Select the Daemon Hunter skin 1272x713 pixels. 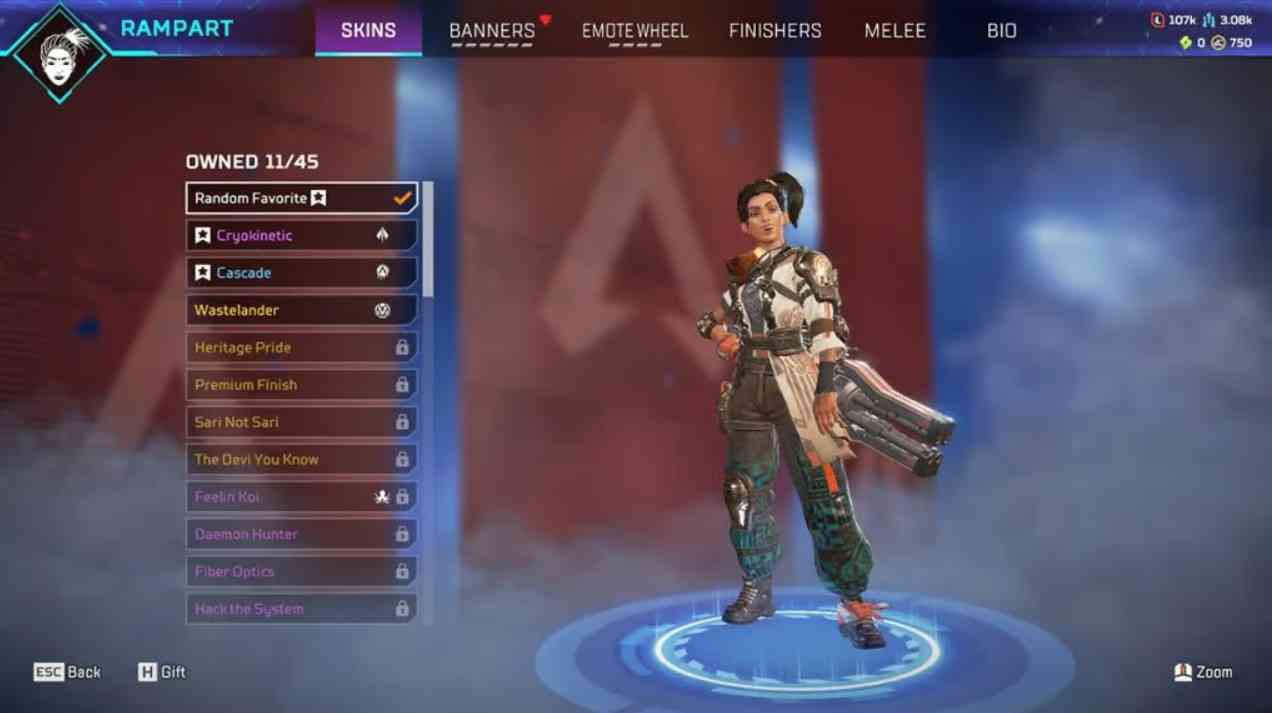pyautogui.click(x=301, y=534)
